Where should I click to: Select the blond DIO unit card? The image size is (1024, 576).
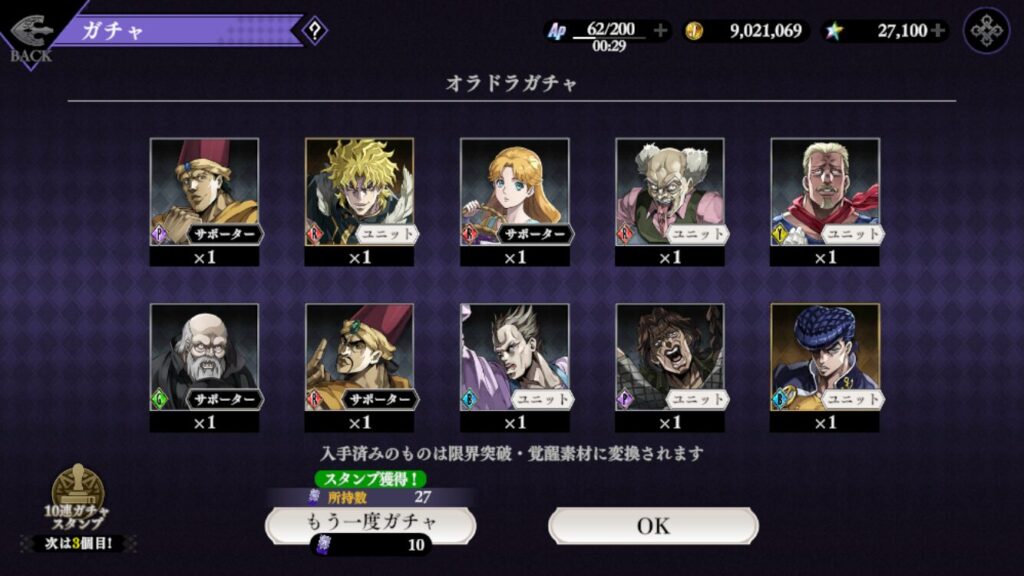pos(359,192)
